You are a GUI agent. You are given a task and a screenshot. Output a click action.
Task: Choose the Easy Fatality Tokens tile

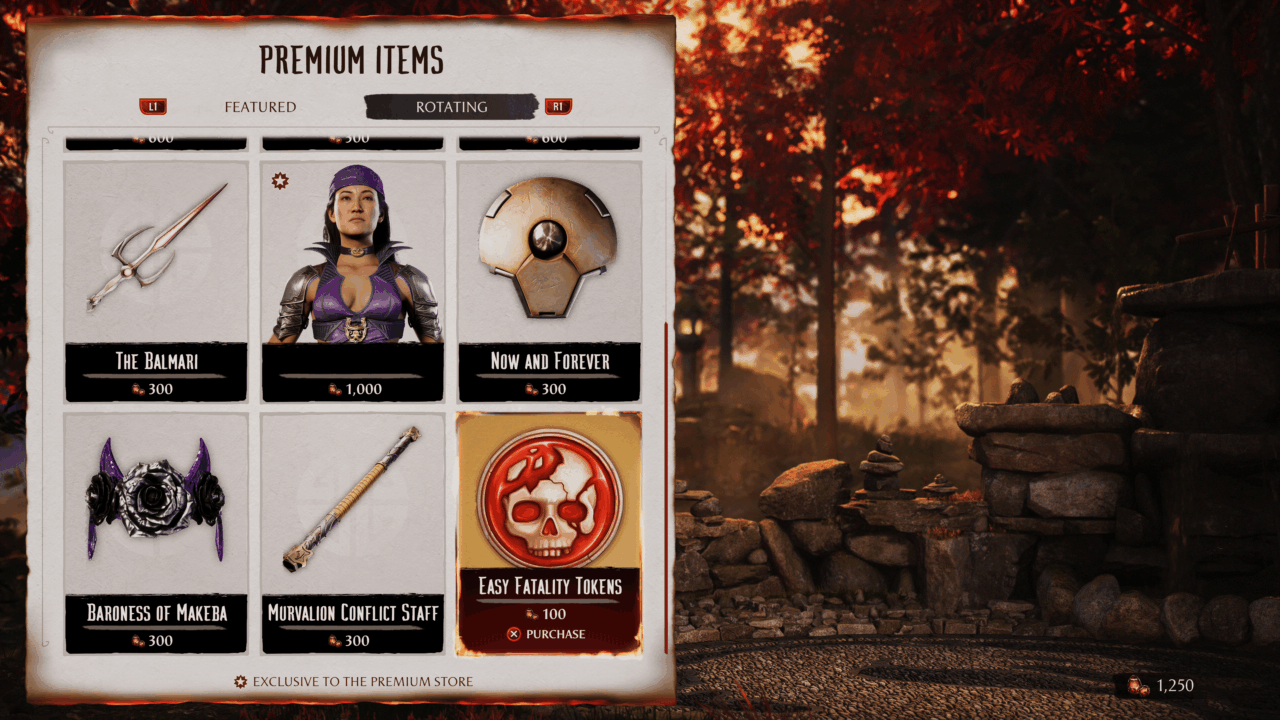click(x=549, y=510)
